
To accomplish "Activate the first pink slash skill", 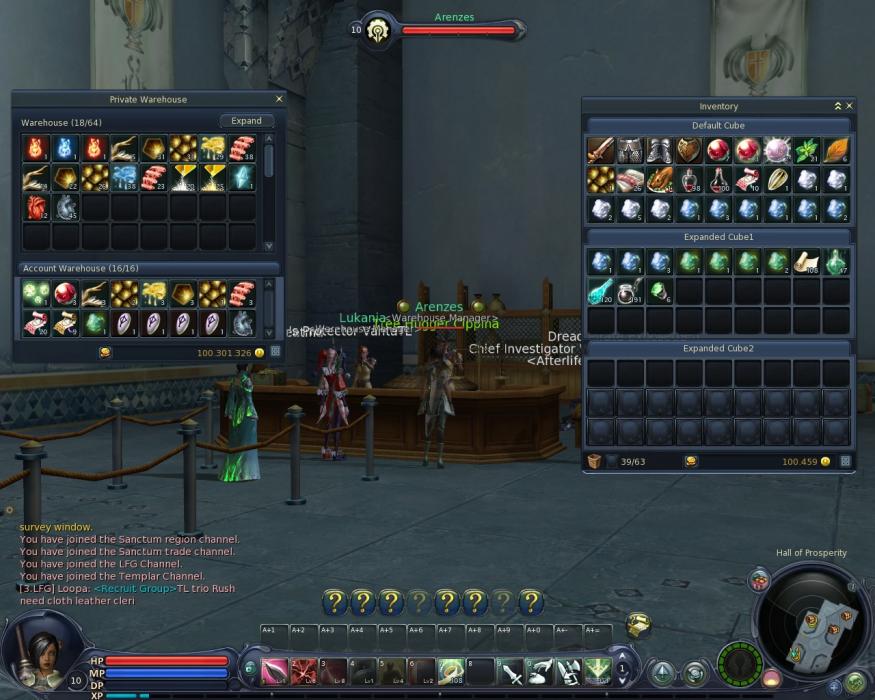I will (x=274, y=671).
